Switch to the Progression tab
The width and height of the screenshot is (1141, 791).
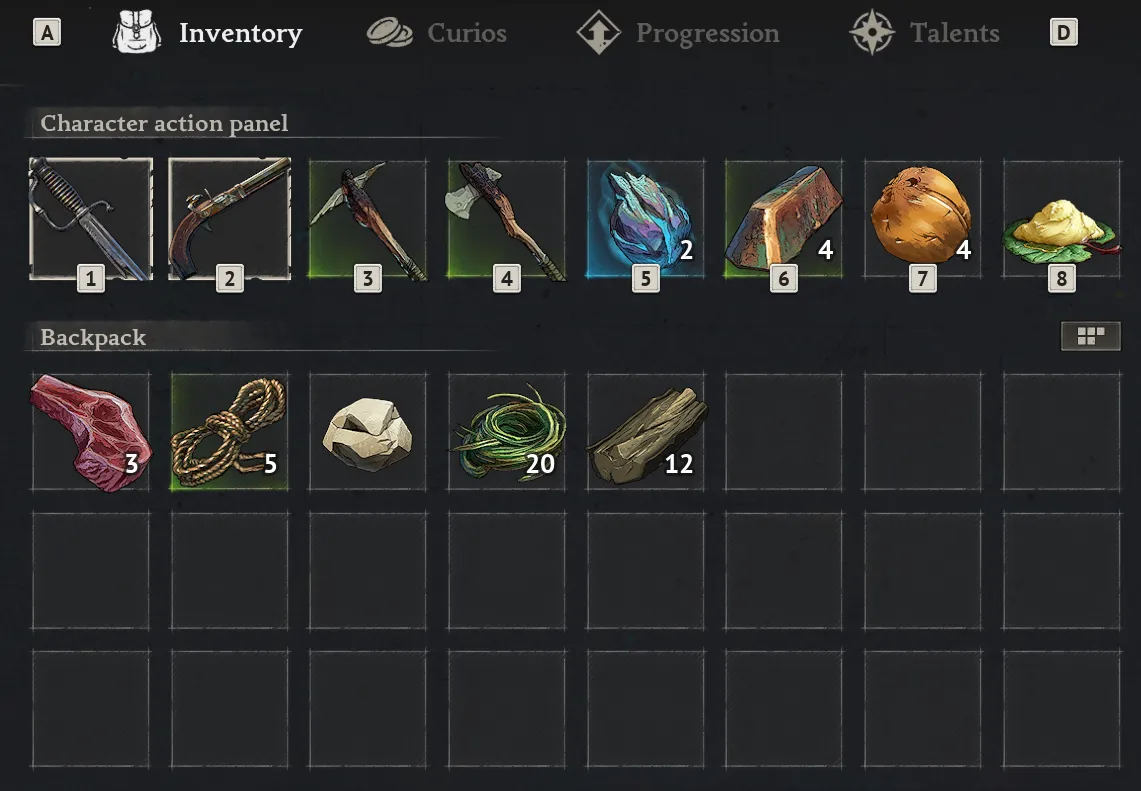(x=679, y=33)
